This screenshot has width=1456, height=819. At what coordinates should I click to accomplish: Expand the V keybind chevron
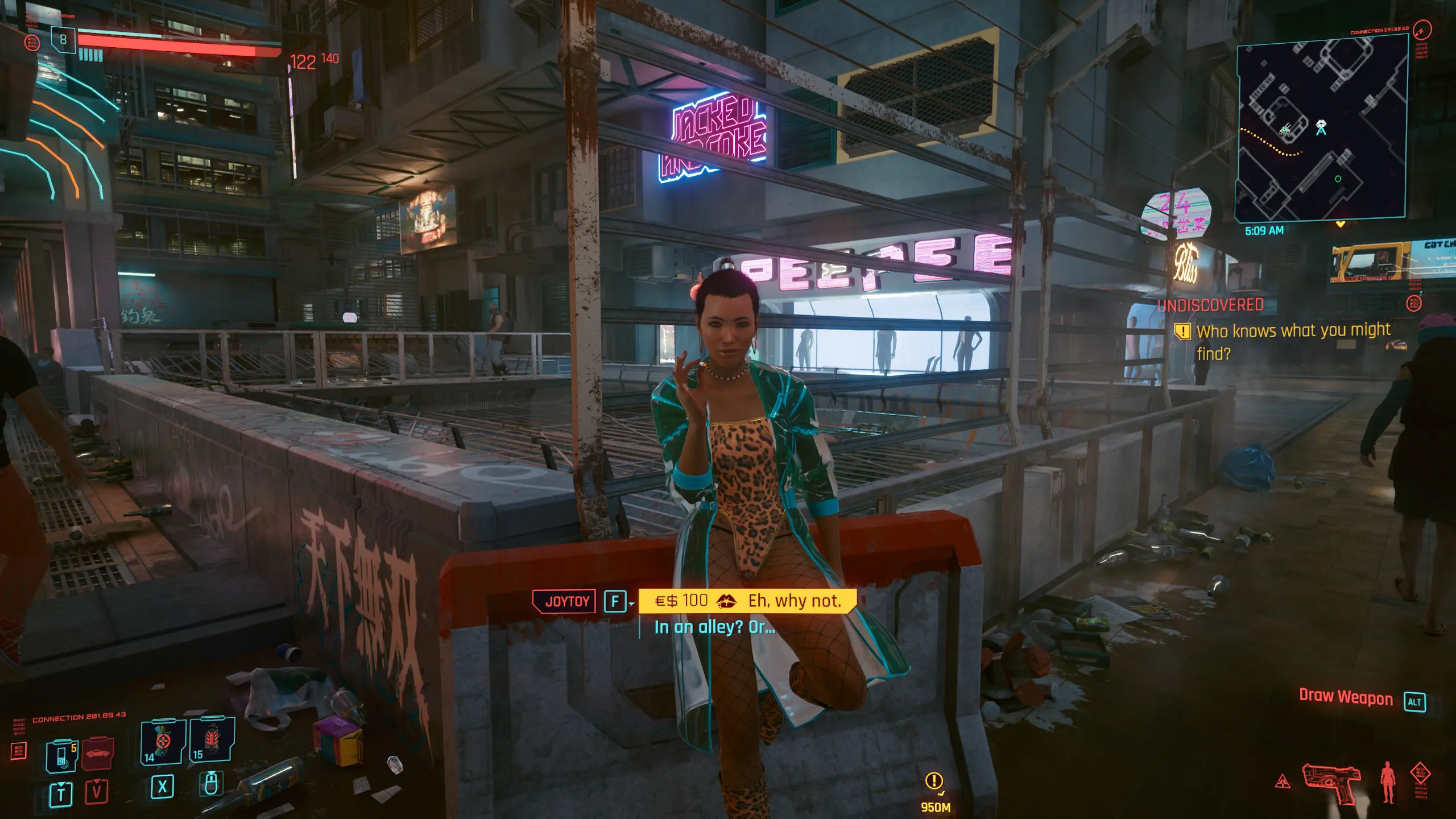click(97, 784)
